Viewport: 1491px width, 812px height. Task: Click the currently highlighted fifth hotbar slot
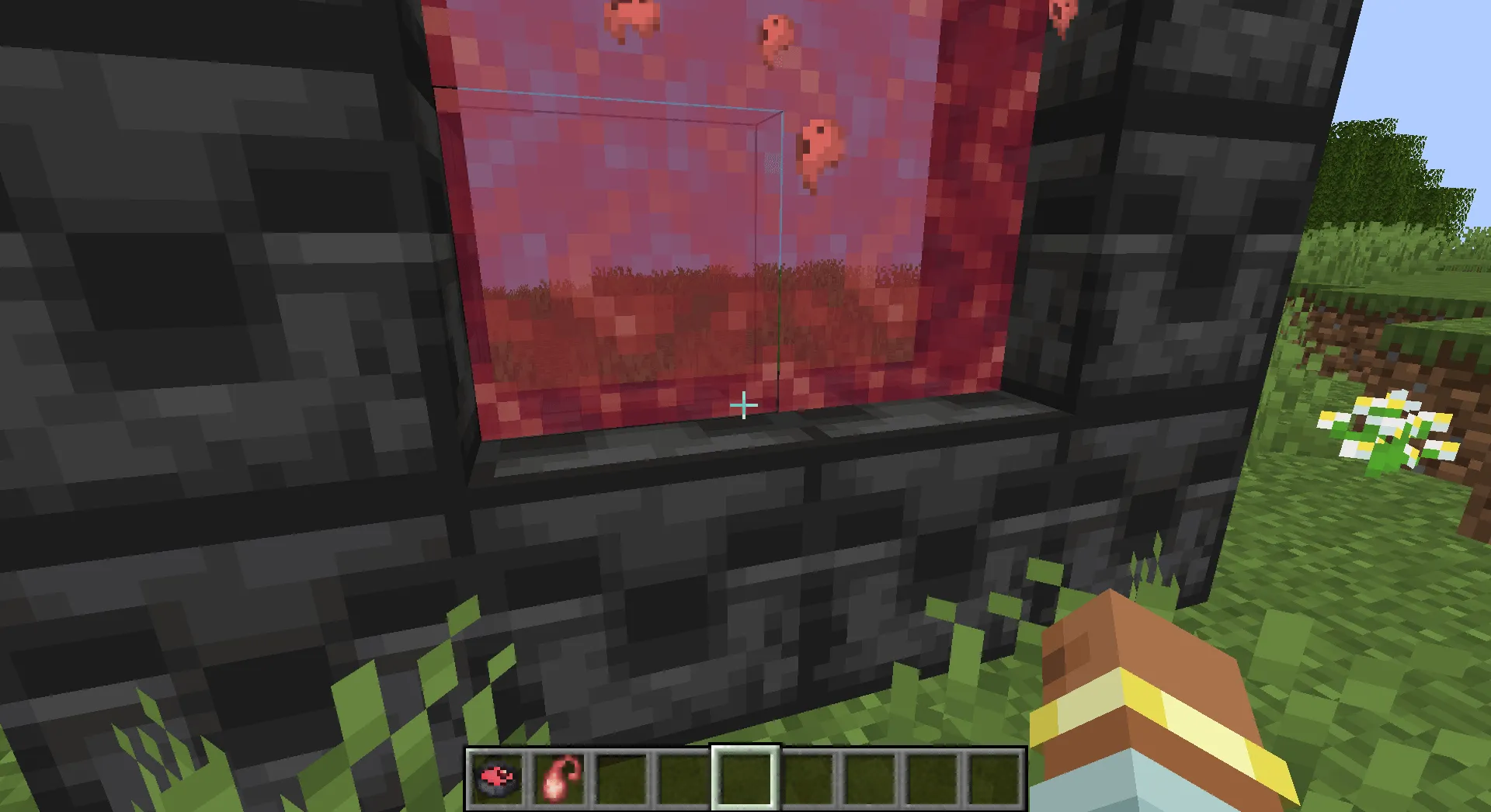(622, 778)
